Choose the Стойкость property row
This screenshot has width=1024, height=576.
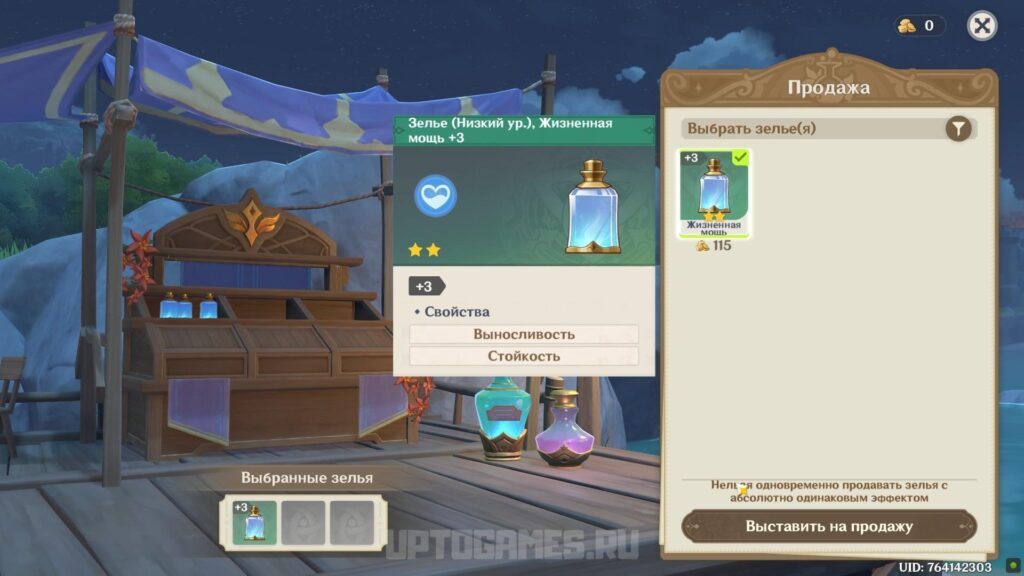click(524, 356)
